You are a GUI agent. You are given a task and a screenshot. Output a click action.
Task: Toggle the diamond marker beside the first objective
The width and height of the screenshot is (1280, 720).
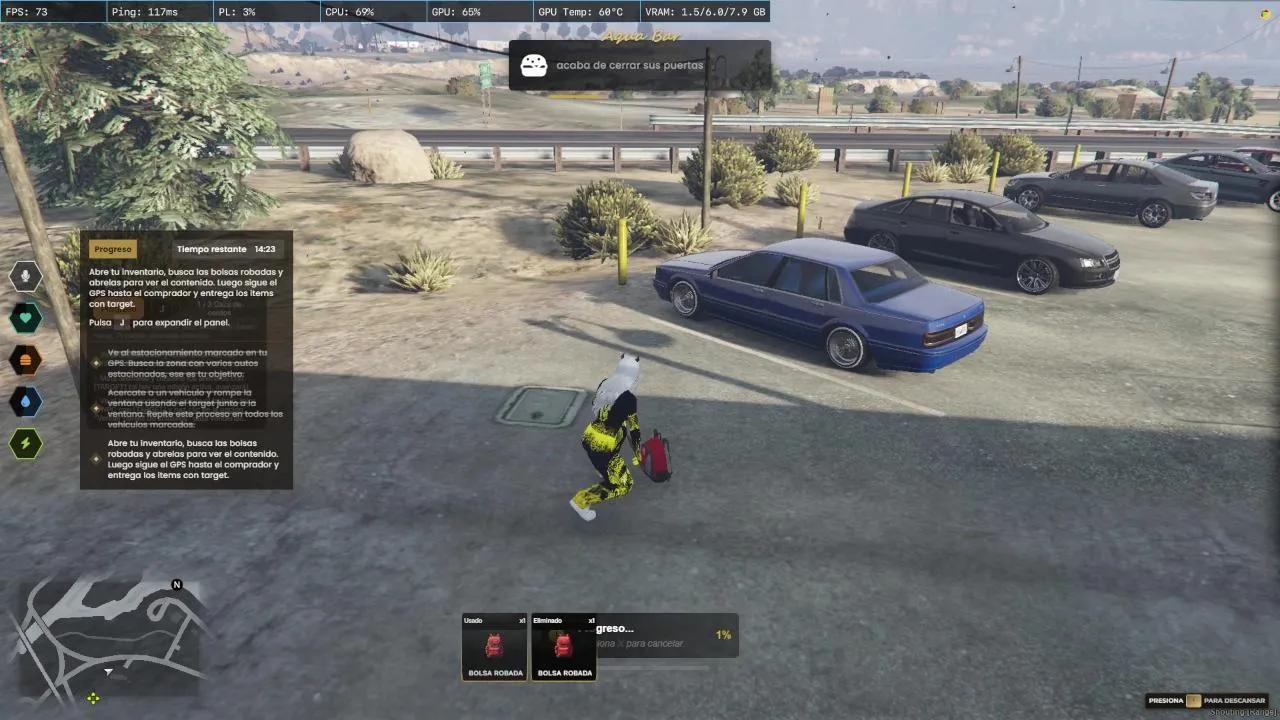pos(96,363)
